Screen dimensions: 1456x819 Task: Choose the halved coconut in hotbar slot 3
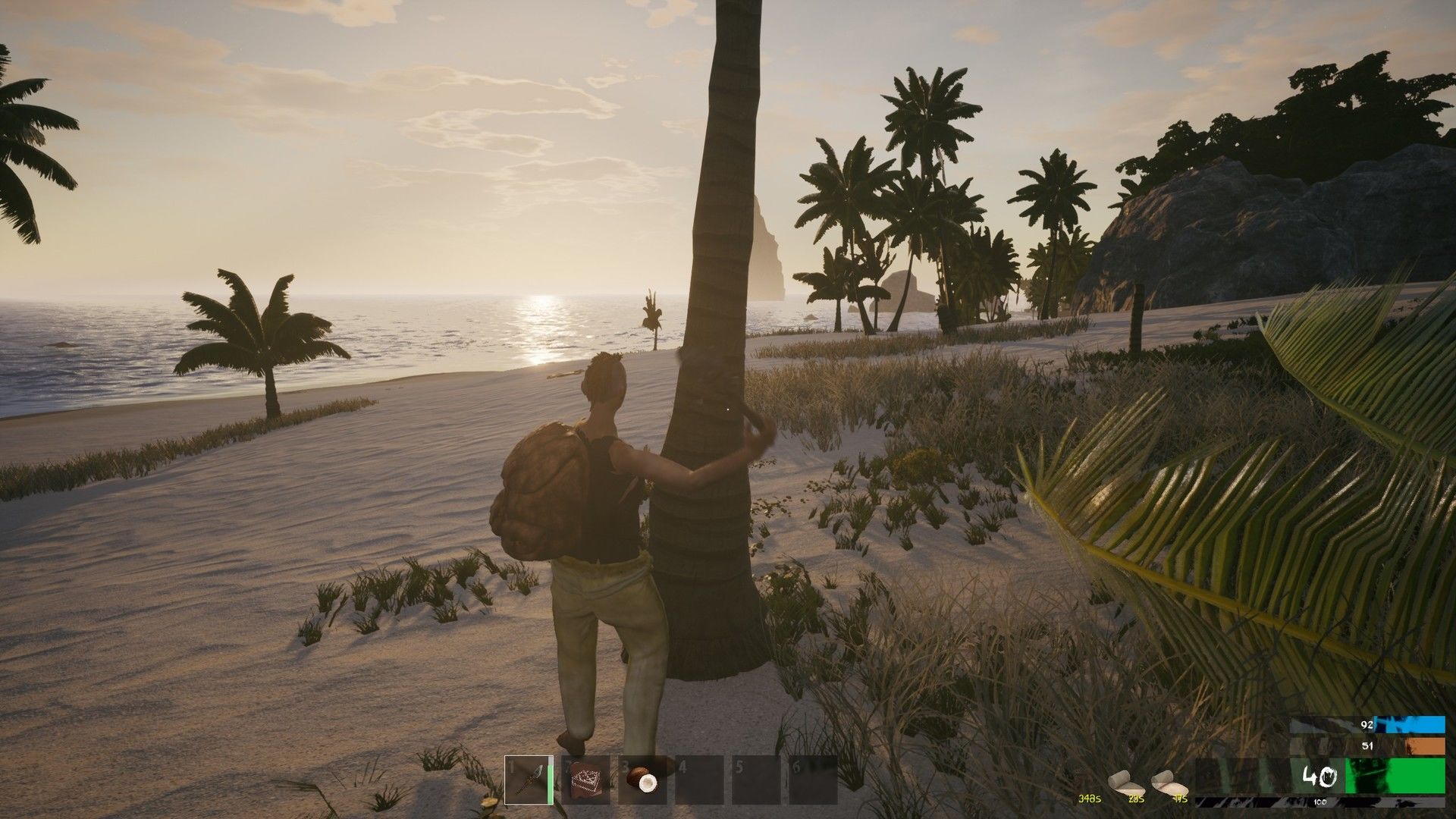coord(643,780)
